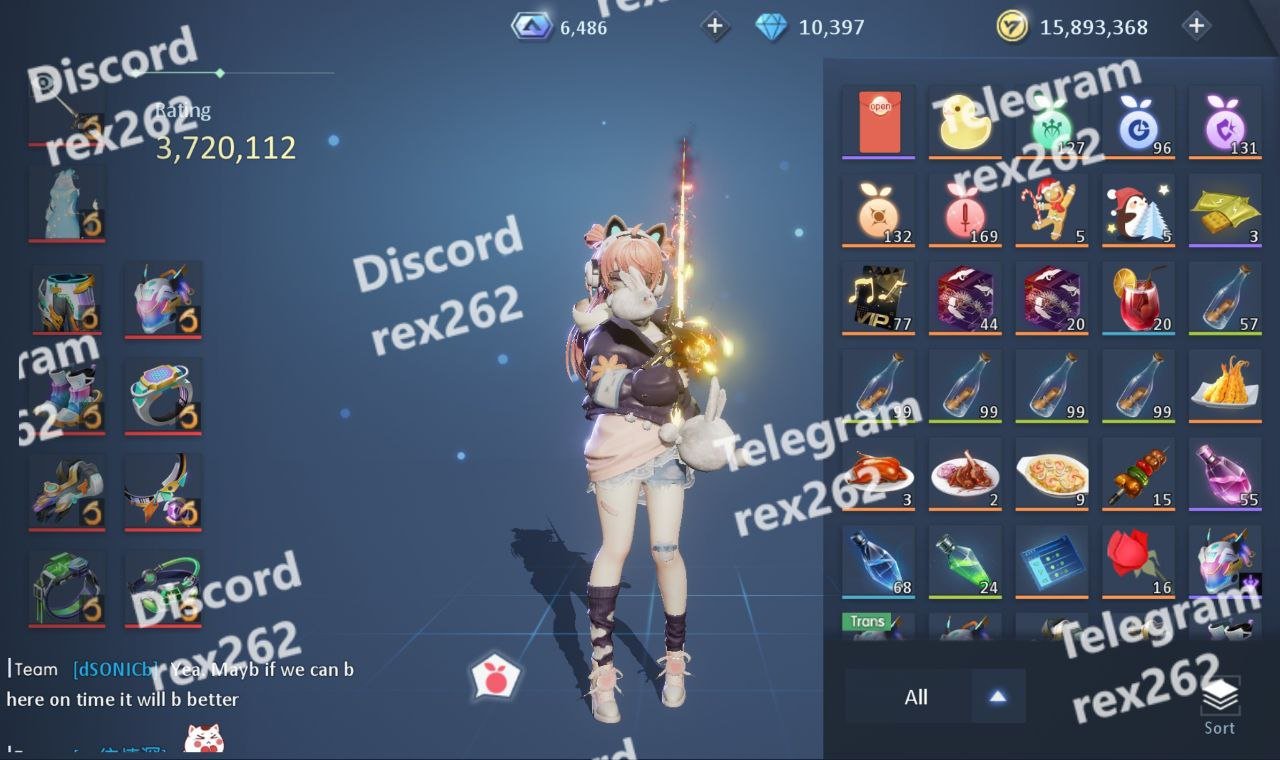This screenshot has width=1280, height=760.
Task: Select the fried tempura dish
Action: click(x=1225, y=386)
